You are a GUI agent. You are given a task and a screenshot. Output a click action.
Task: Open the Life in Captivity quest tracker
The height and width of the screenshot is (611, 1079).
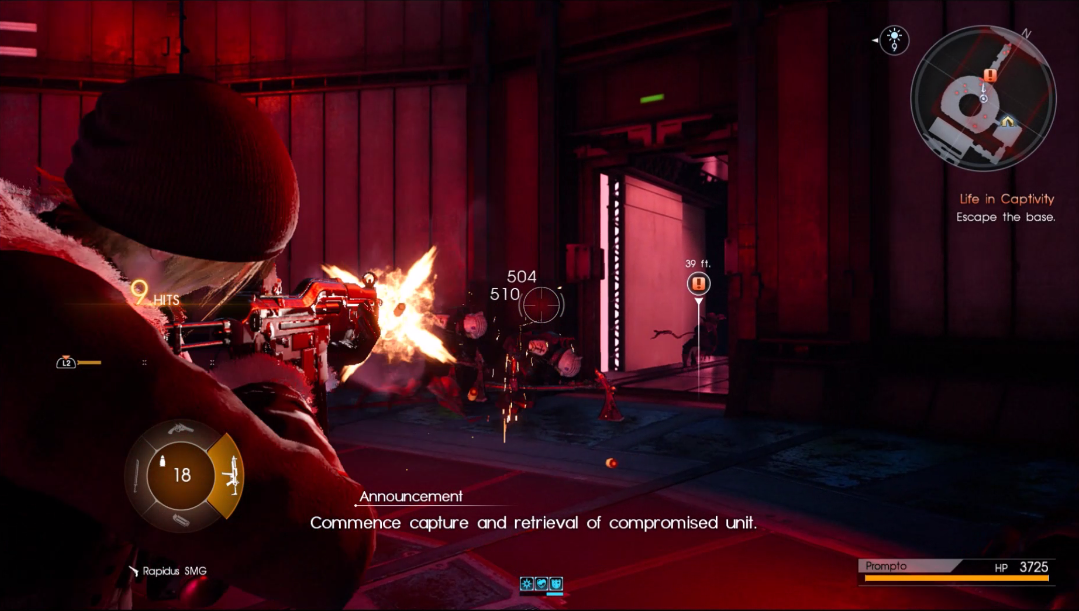click(1006, 200)
